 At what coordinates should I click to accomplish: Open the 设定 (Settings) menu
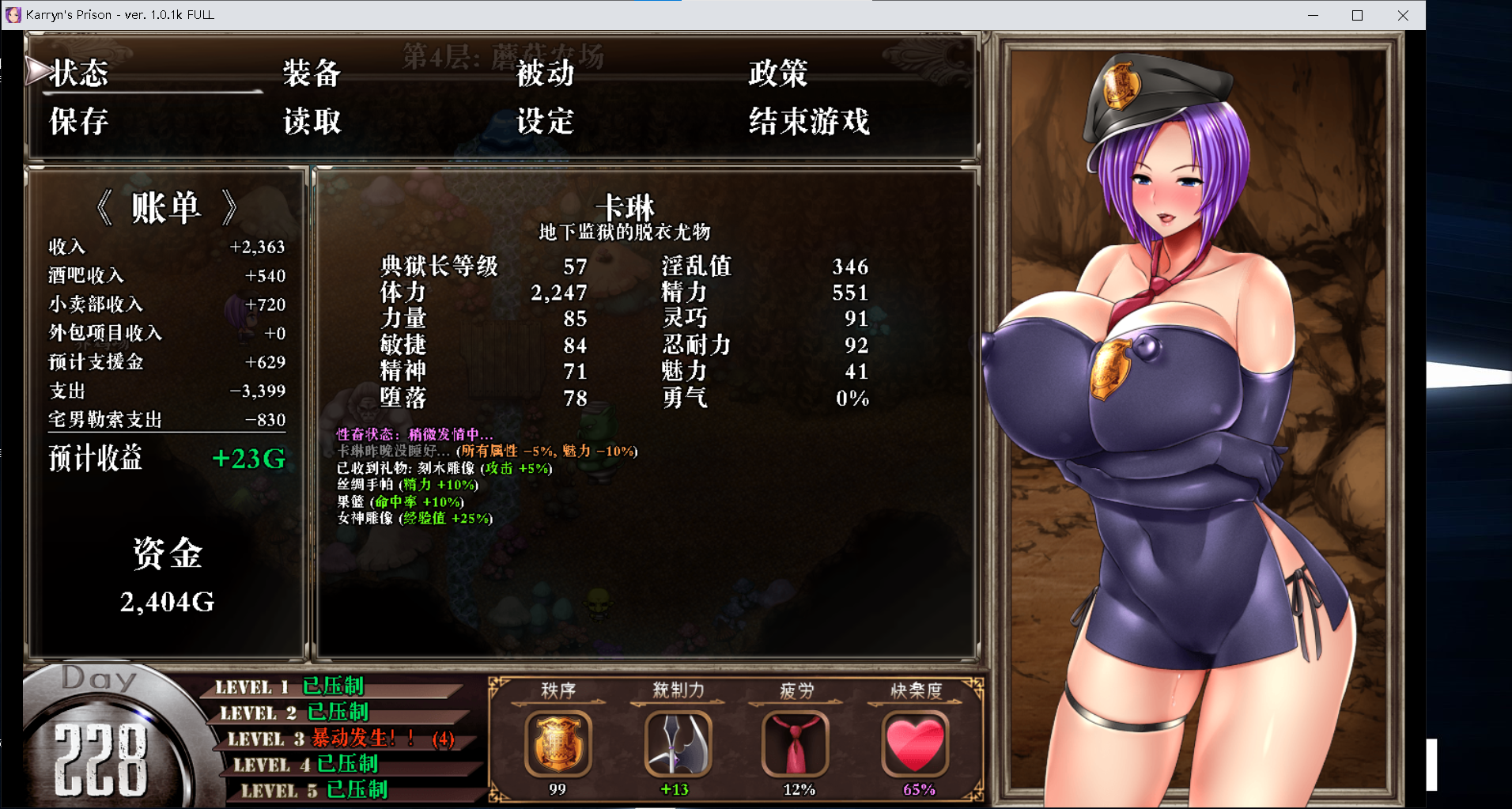pyautogui.click(x=545, y=122)
